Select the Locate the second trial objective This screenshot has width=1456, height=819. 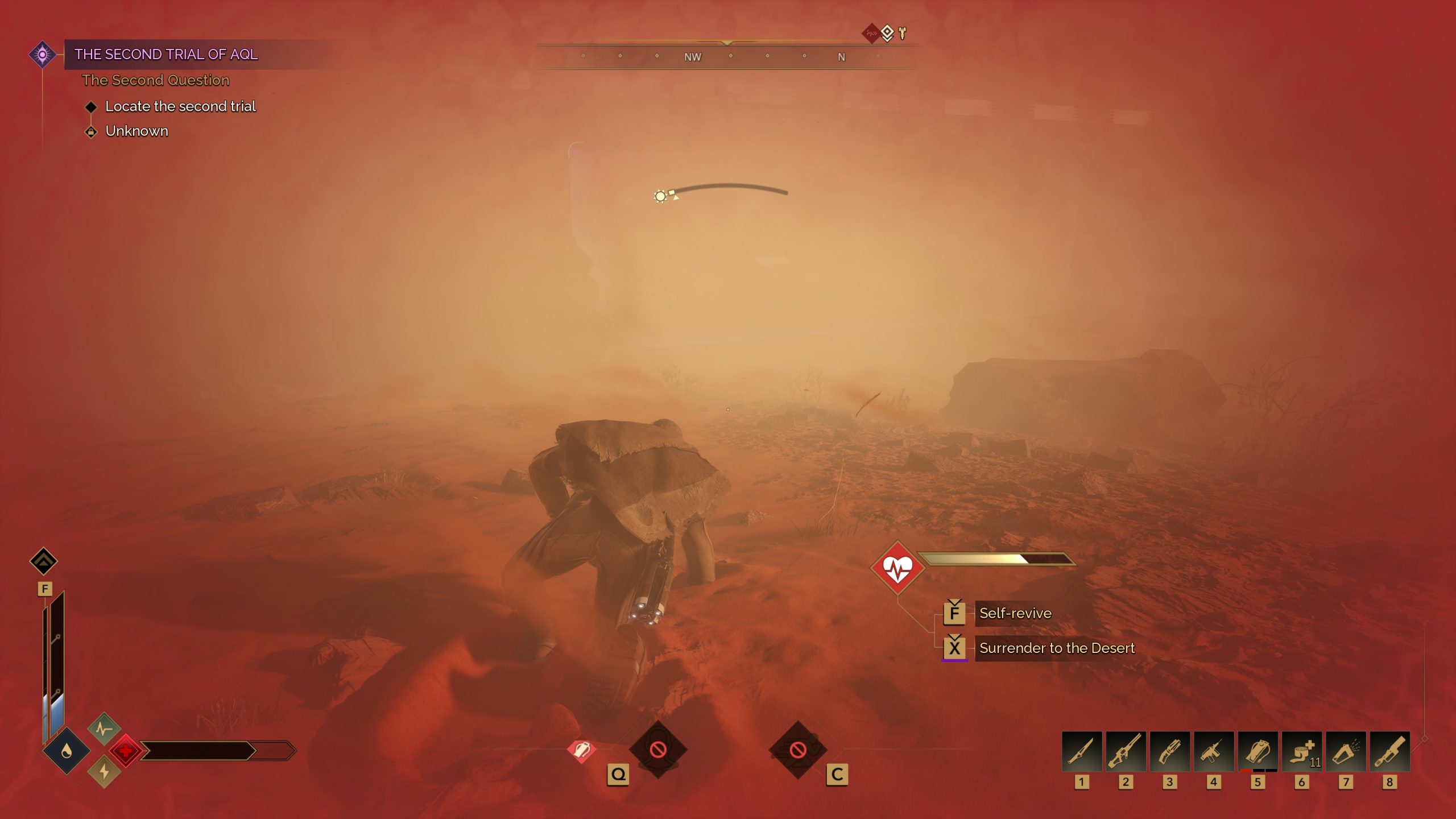[180, 106]
